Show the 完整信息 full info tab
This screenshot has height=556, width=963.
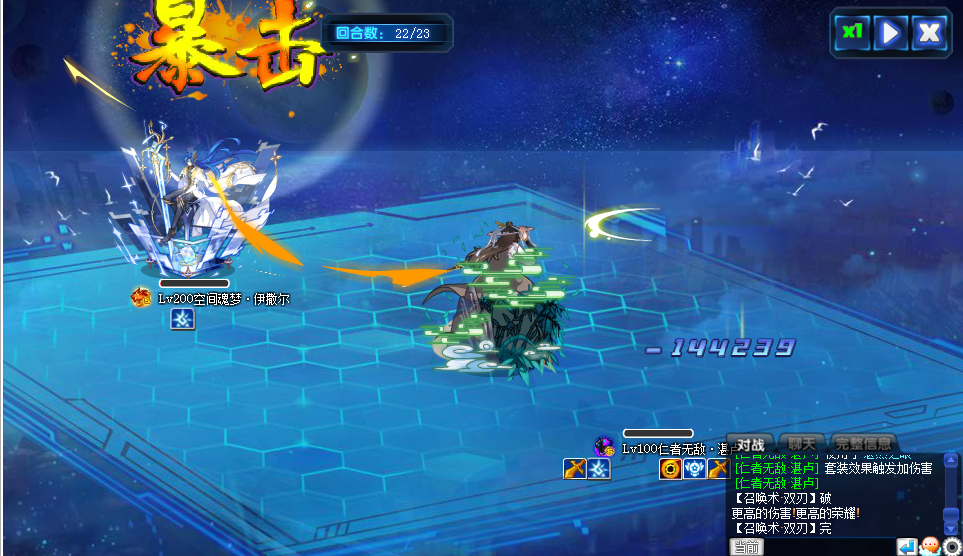click(x=863, y=443)
